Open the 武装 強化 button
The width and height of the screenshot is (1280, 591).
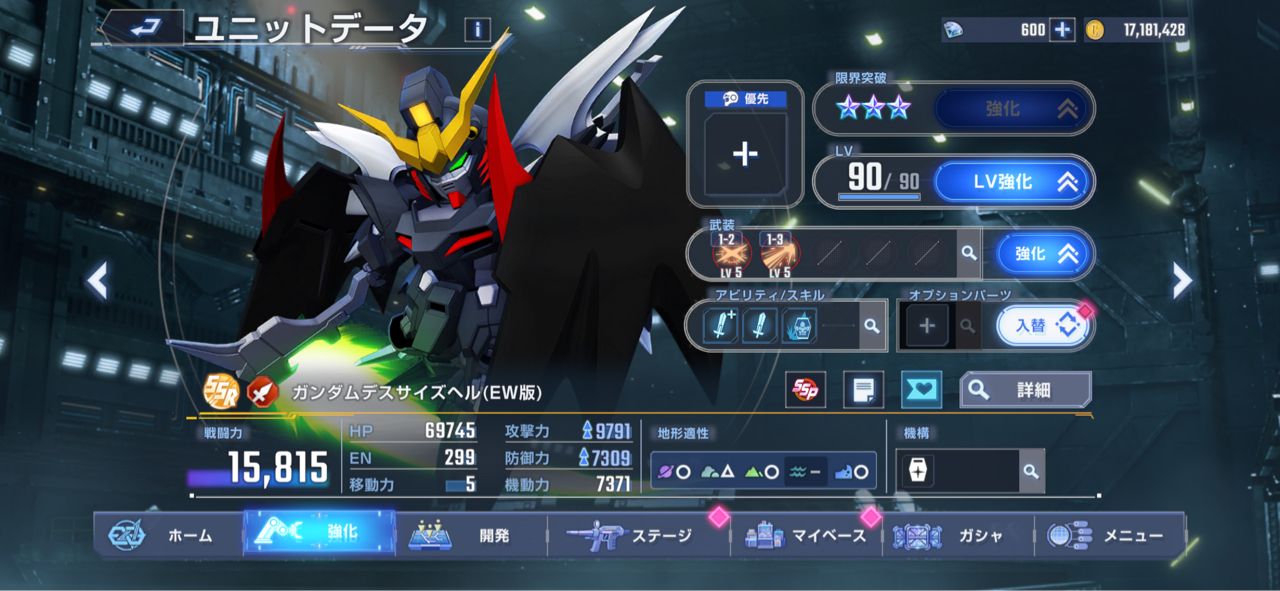(x=1042, y=254)
